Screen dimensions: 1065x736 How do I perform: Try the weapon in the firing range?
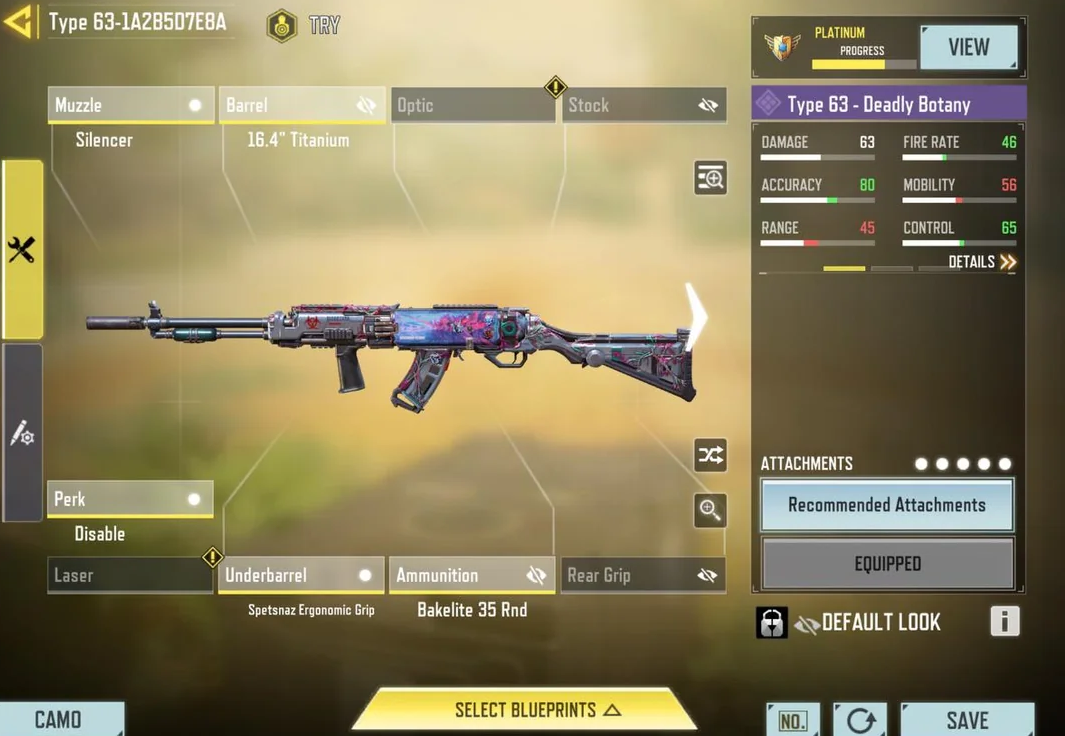pos(304,26)
